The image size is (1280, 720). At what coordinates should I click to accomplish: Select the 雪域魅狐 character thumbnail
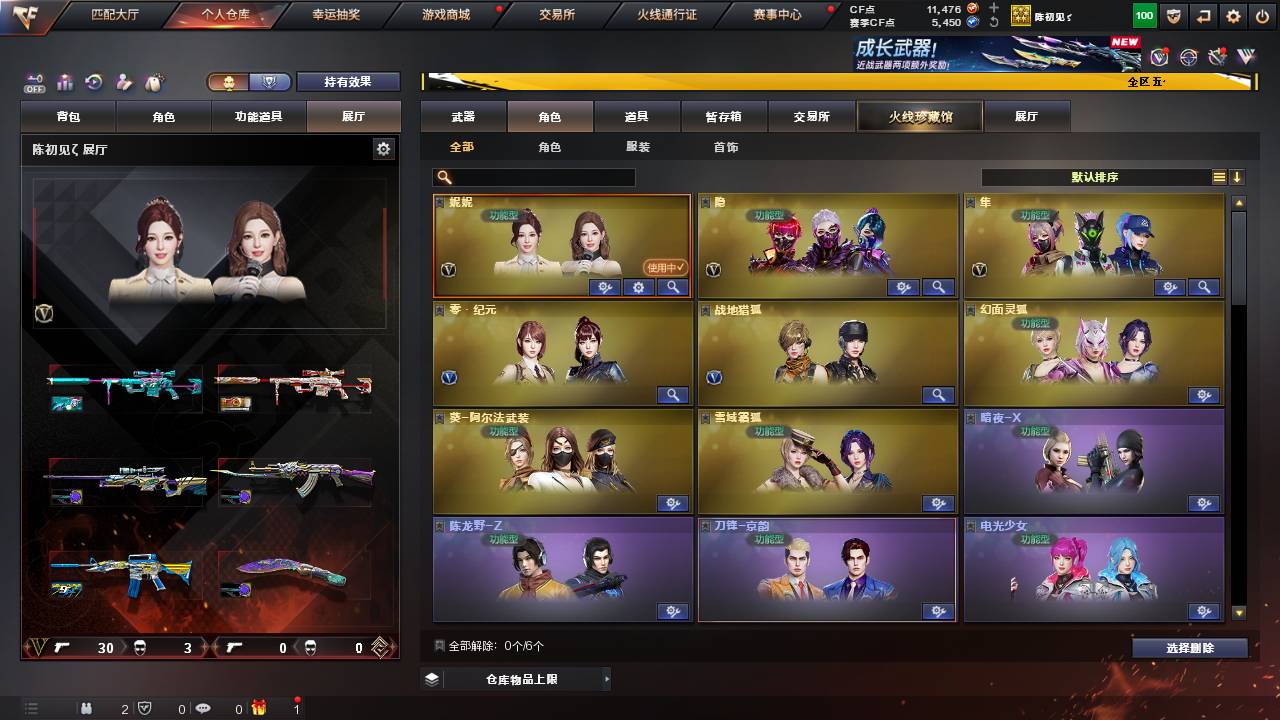827,460
